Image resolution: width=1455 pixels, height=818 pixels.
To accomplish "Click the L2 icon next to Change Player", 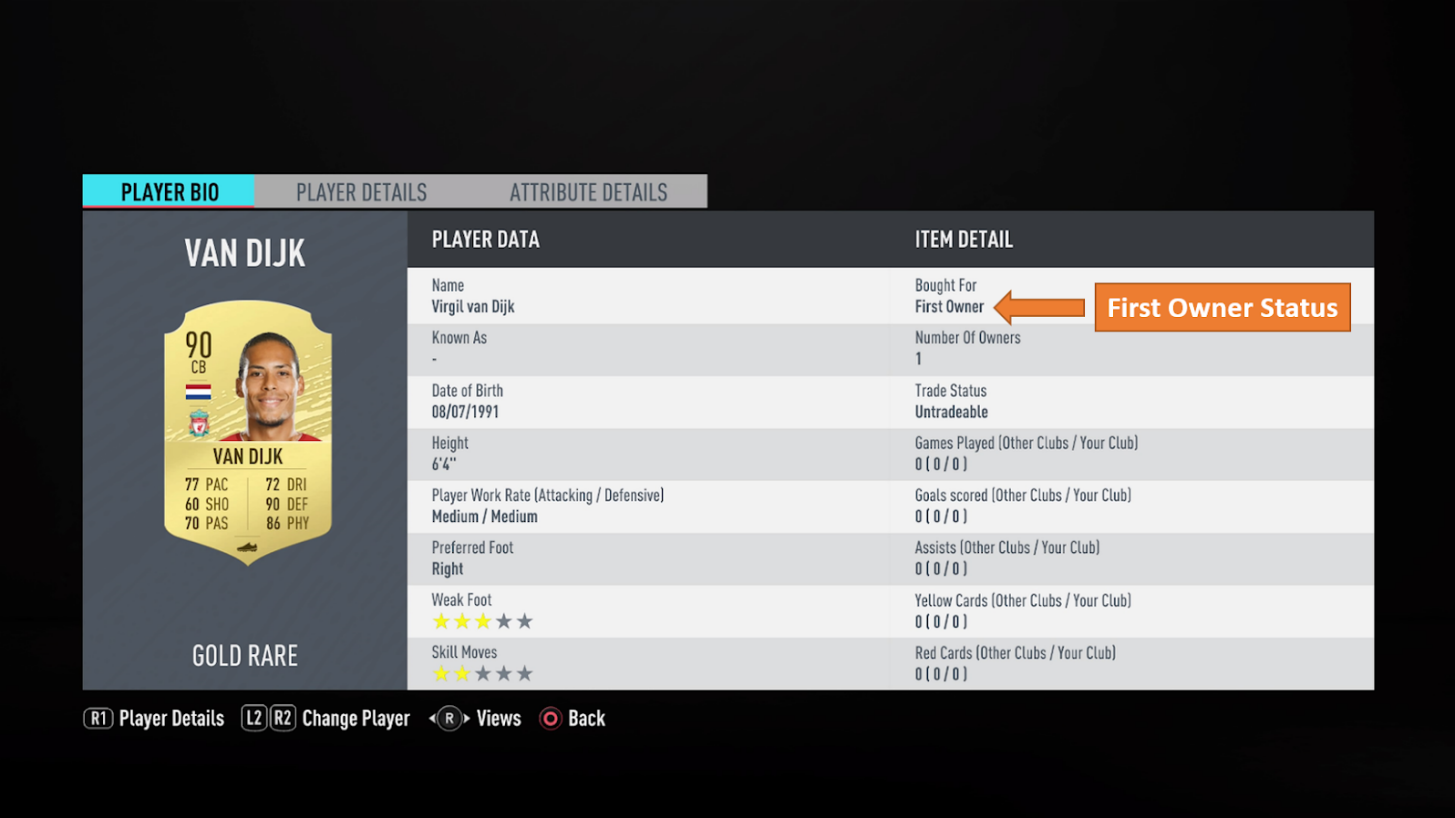I will point(253,718).
